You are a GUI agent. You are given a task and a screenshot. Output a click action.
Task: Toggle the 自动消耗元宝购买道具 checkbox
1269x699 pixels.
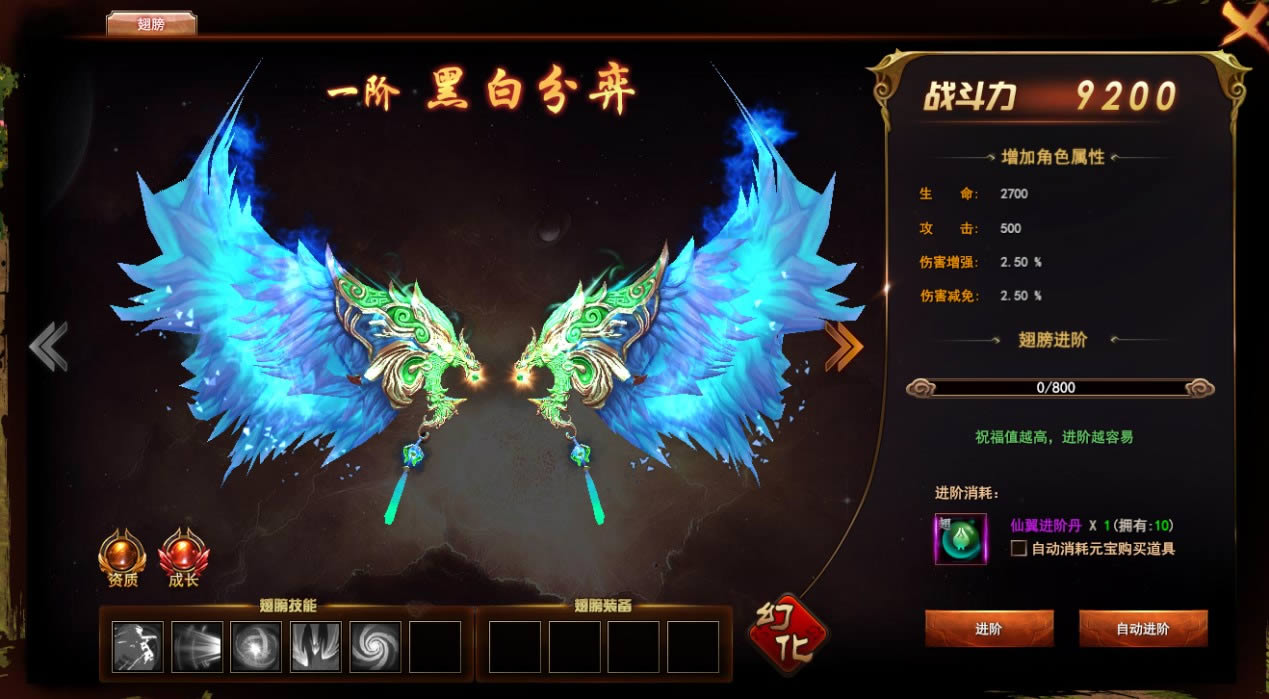[1018, 548]
